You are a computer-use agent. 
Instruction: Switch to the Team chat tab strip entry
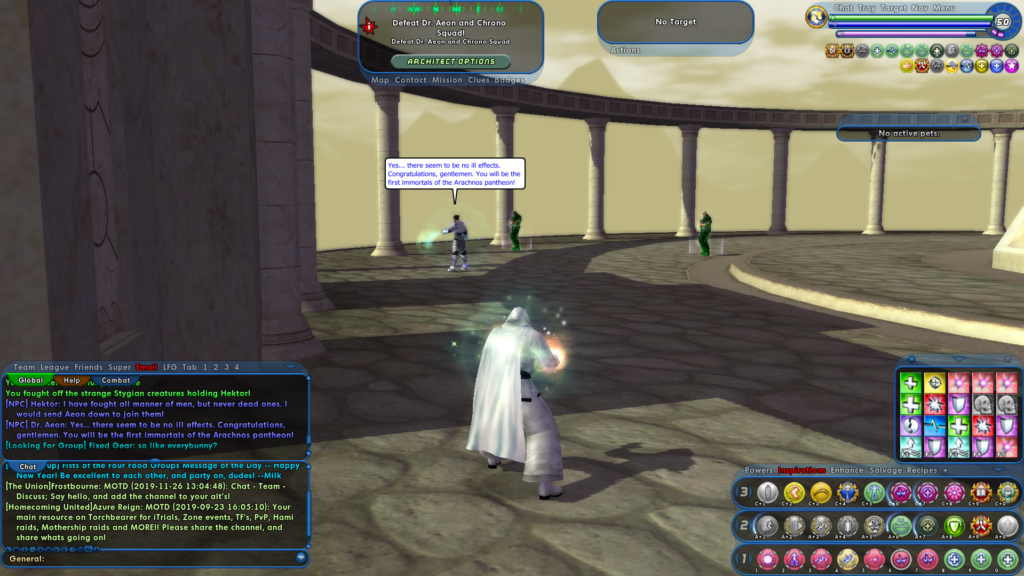(24, 367)
